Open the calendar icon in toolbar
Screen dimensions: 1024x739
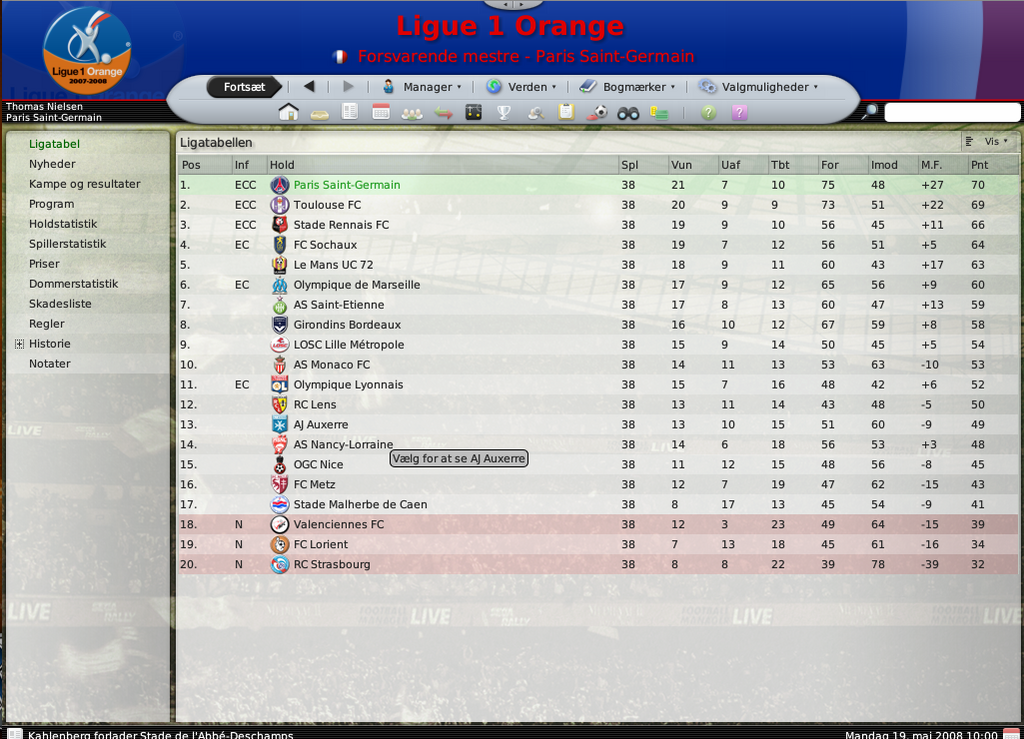[x=380, y=112]
